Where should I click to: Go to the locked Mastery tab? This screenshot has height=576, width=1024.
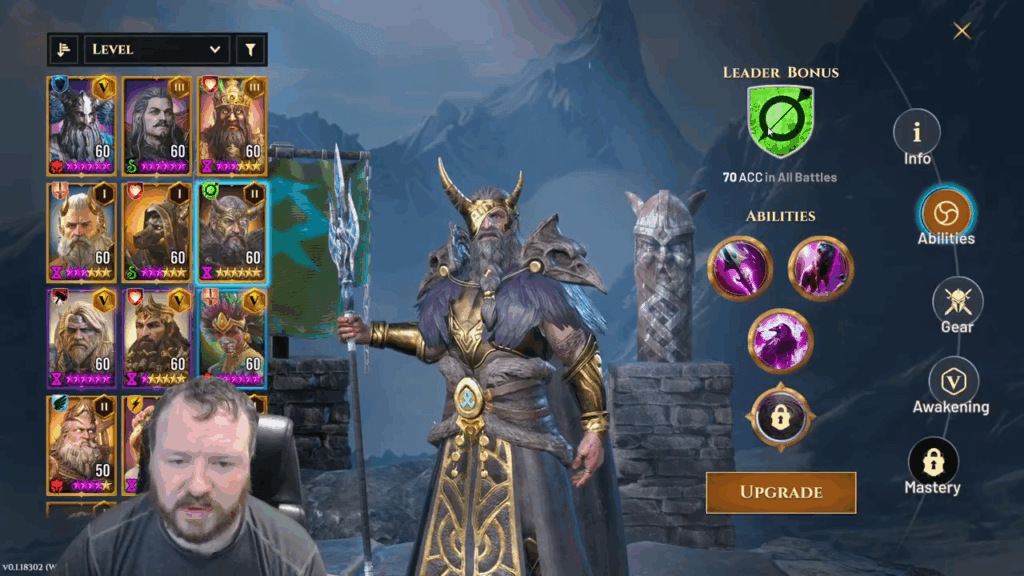pyautogui.click(x=932, y=463)
